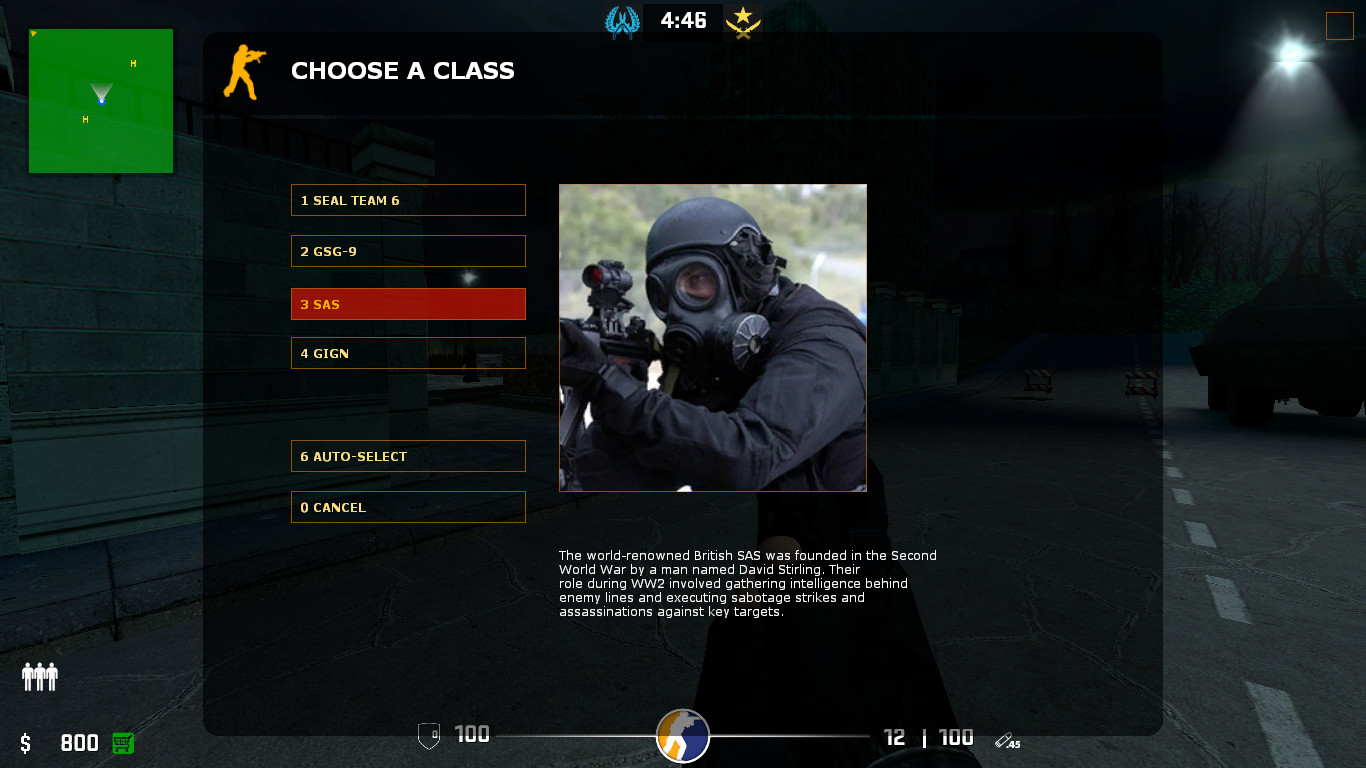Screen dimensions: 1366x768
Task: Confirm the highlighted 3 SAS class
Action: click(x=408, y=304)
